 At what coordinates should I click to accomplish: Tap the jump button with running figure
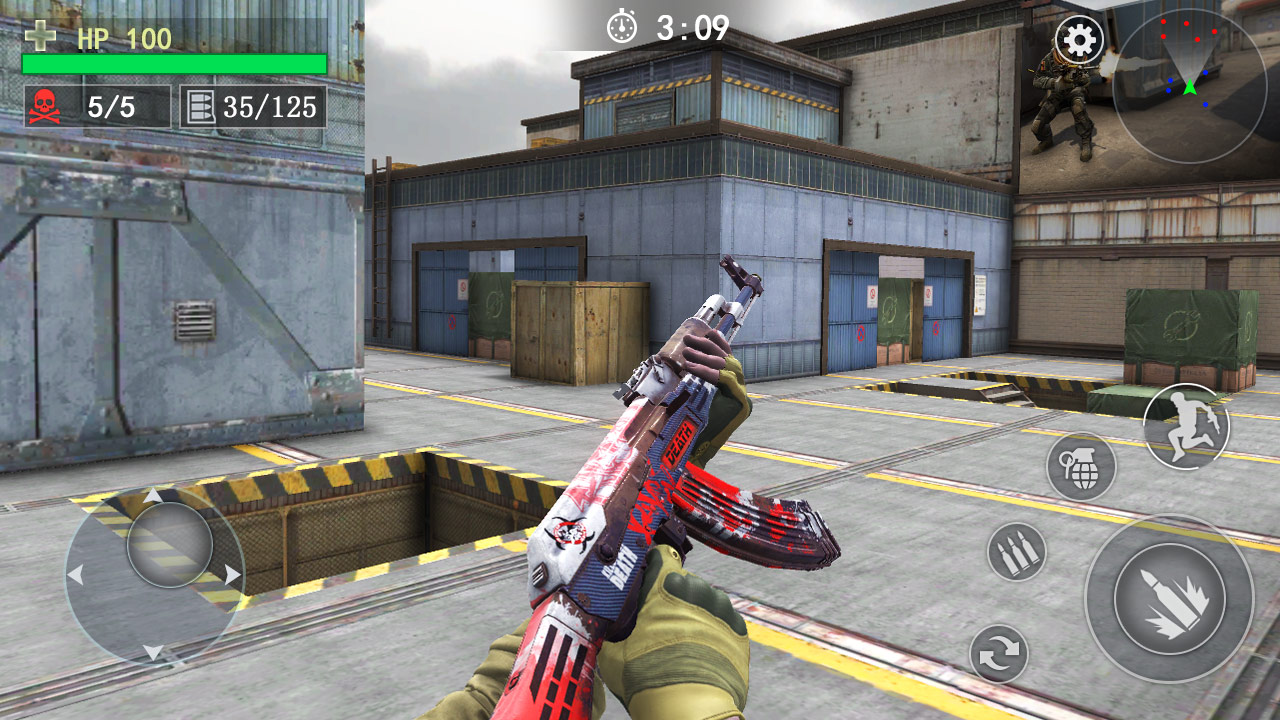[x=1186, y=426]
